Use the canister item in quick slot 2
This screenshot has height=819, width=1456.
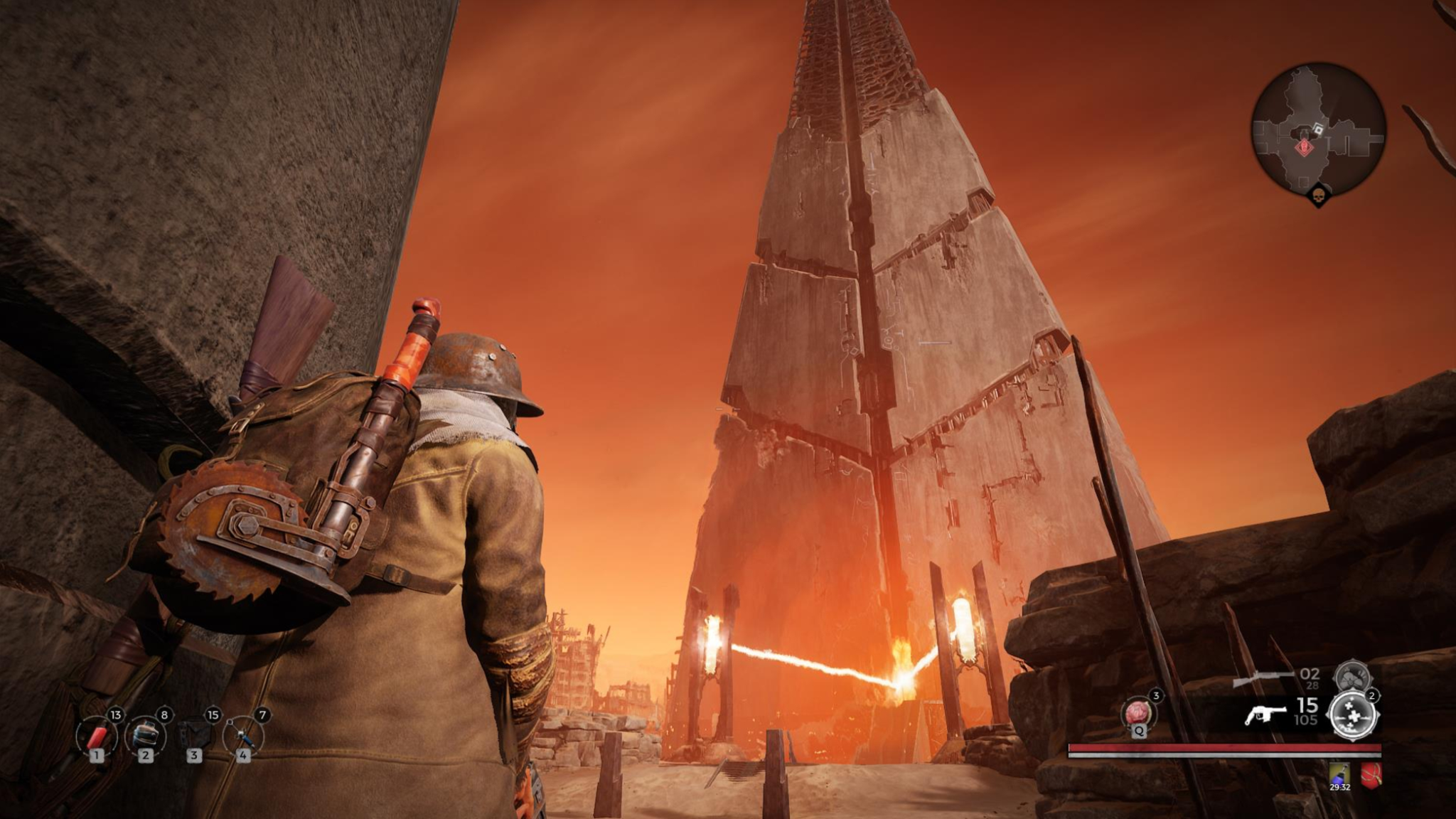[x=145, y=734]
